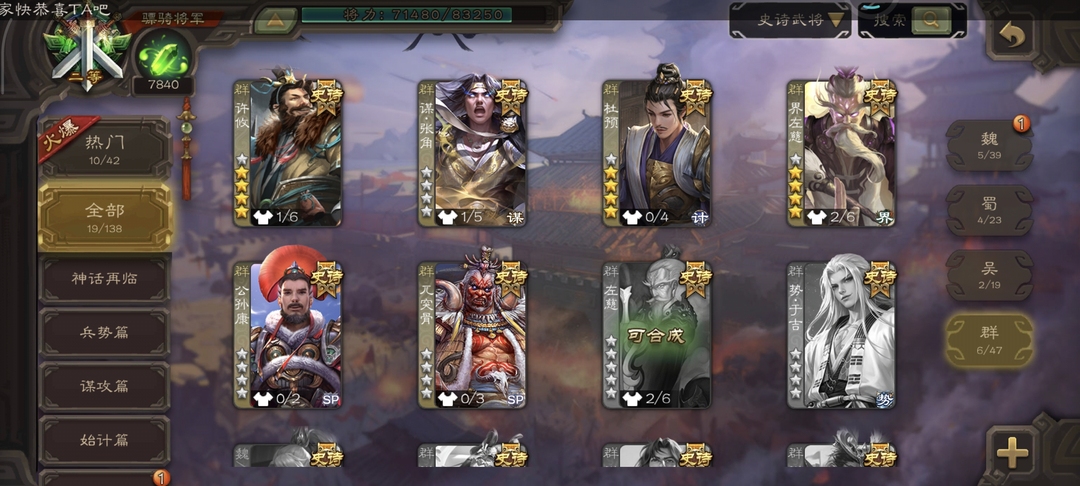Screen dimensions: 1080x486
Task: Choose the 谋·张角 hero card
Action: click(472, 153)
